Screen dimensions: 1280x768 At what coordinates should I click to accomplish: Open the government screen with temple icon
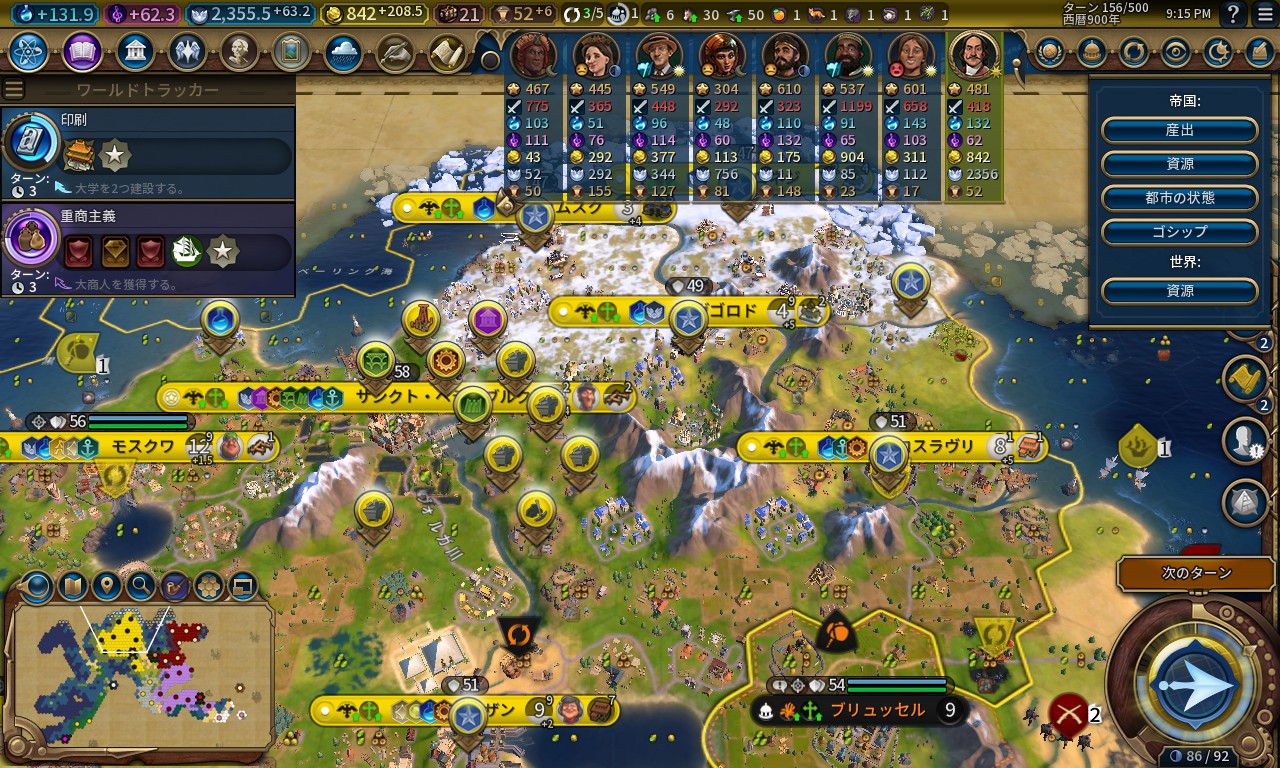point(135,52)
